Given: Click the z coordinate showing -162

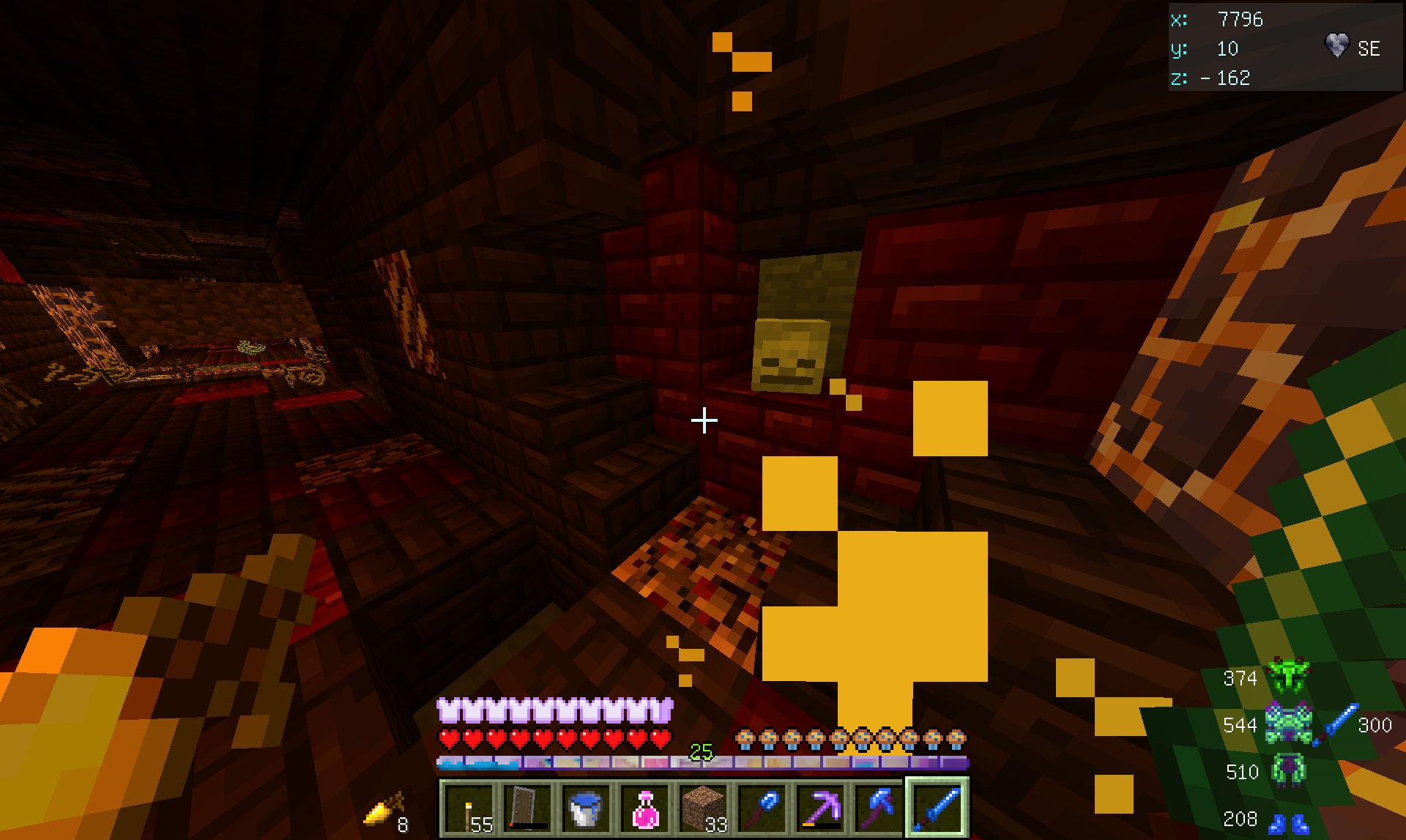Looking at the screenshot, I should pyautogui.click(x=1227, y=78).
